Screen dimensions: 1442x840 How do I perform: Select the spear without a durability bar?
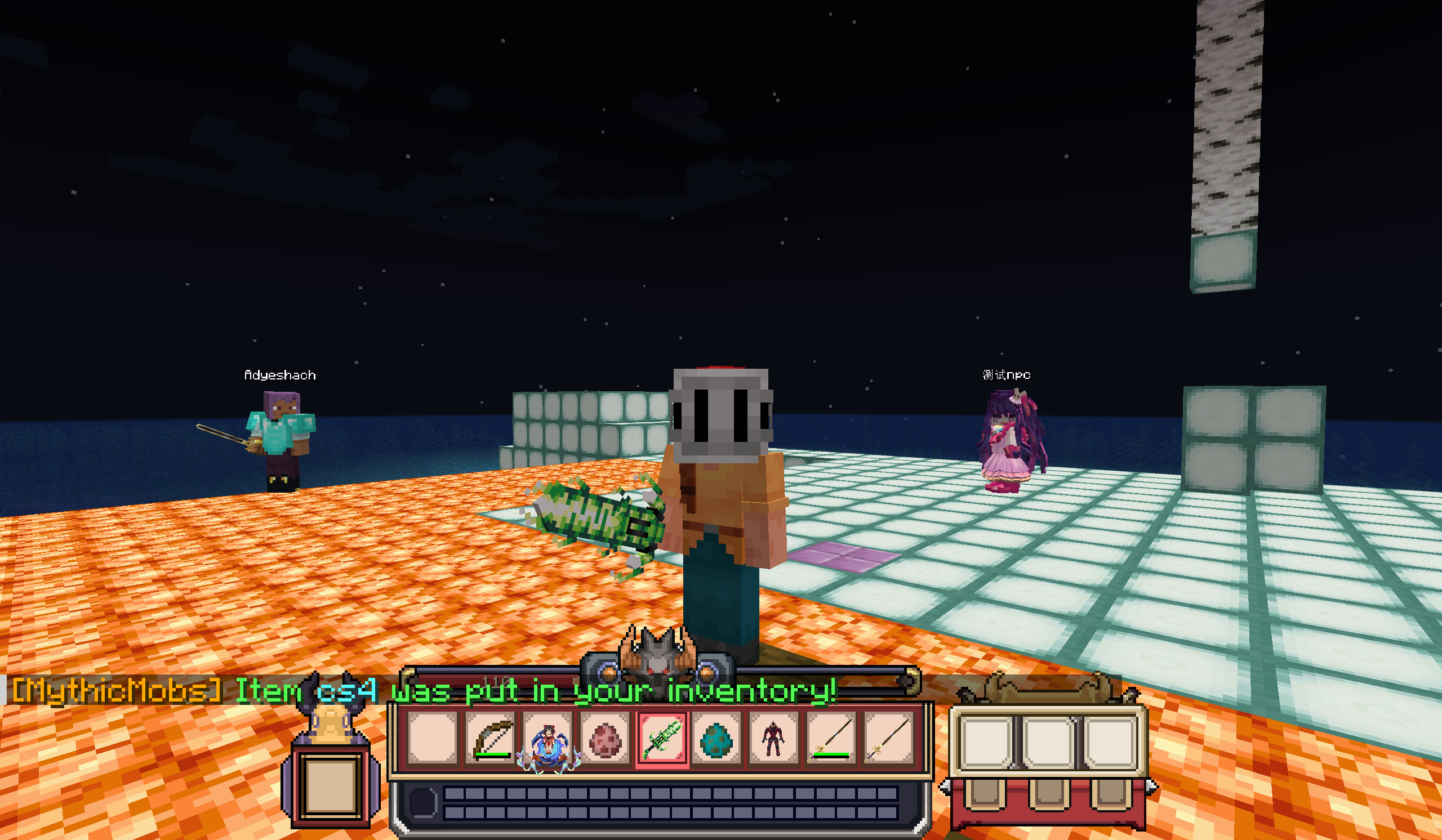coord(887,738)
